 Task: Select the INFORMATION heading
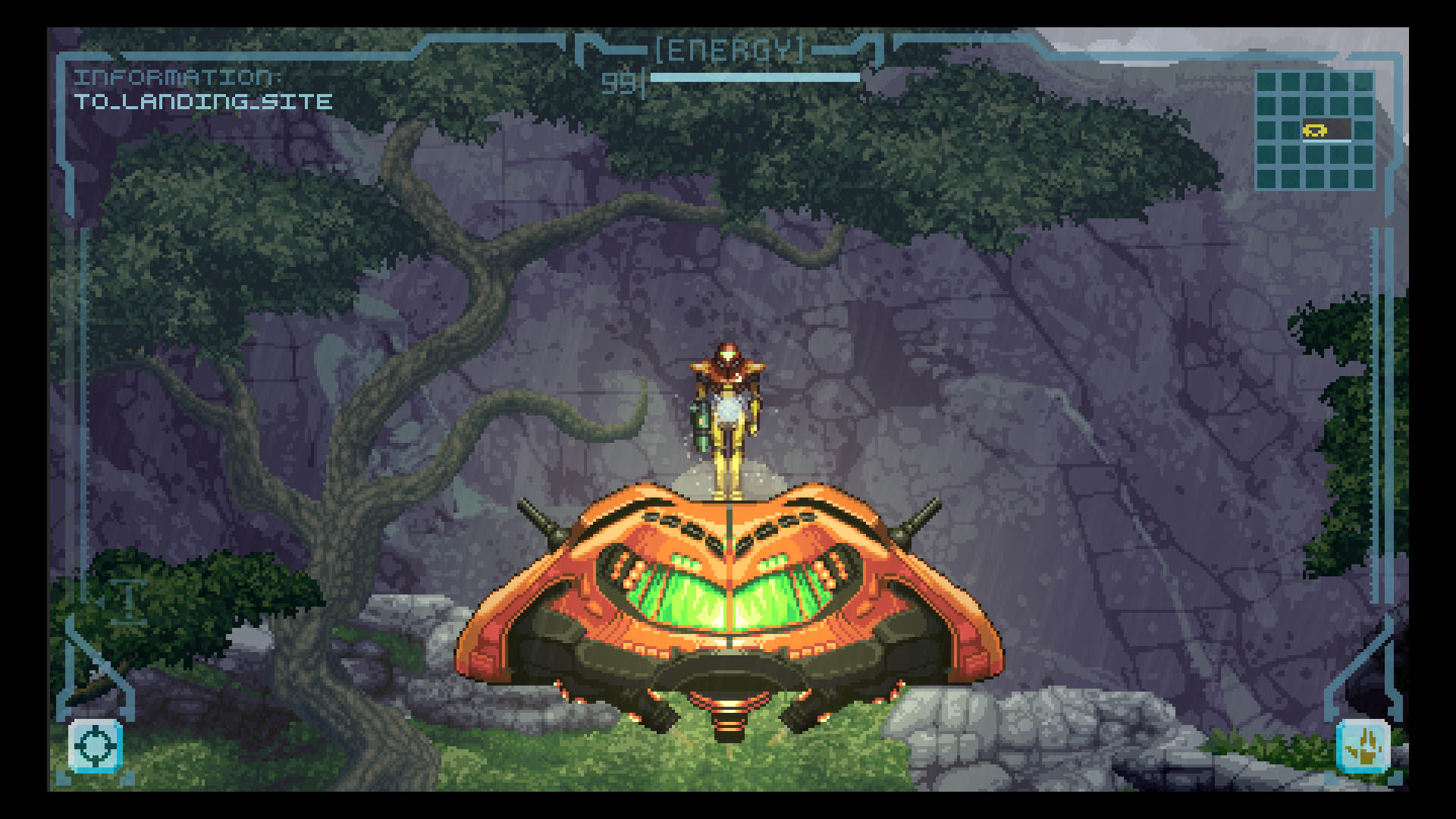click(180, 78)
